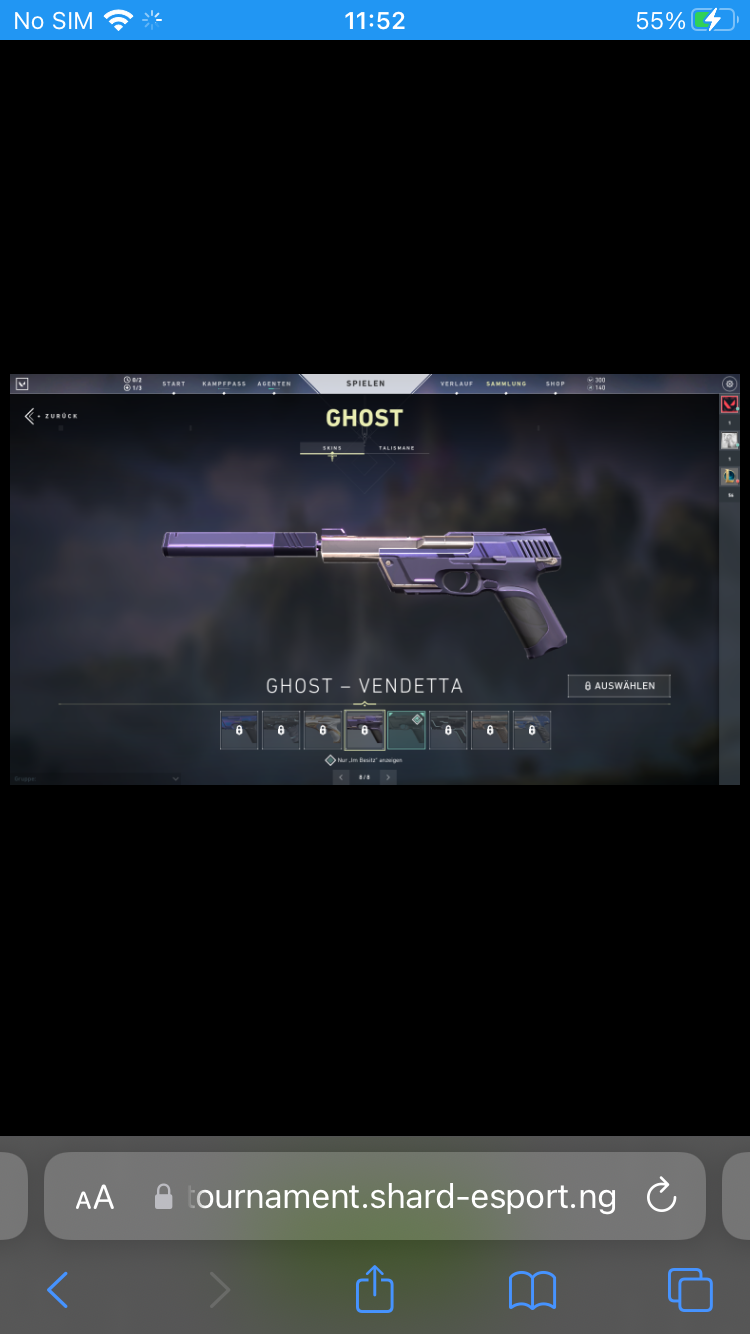Screen dimensions: 750x1334
Task: Switch to the Kampfpass section
Action: 223,384
